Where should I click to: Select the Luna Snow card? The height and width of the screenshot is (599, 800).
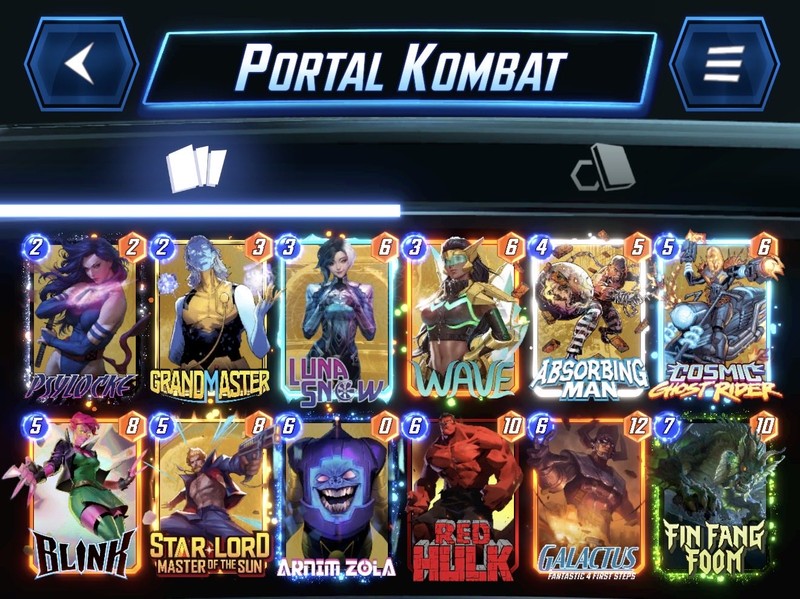[337, 318]
